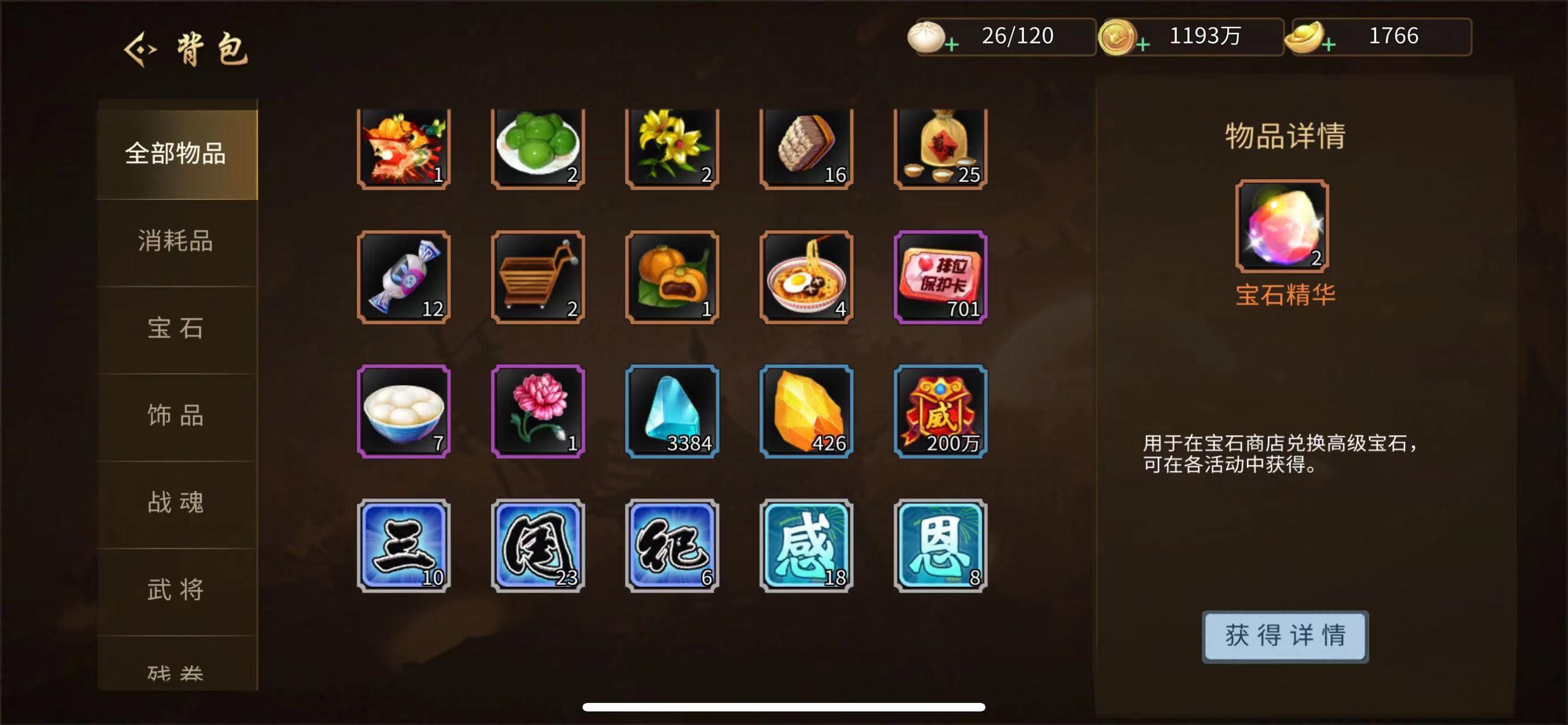Image resolution: width=1568 pixels, height=725 pixels.
Task: Select the ramen noodle bowl item
Action: [805, 279]
